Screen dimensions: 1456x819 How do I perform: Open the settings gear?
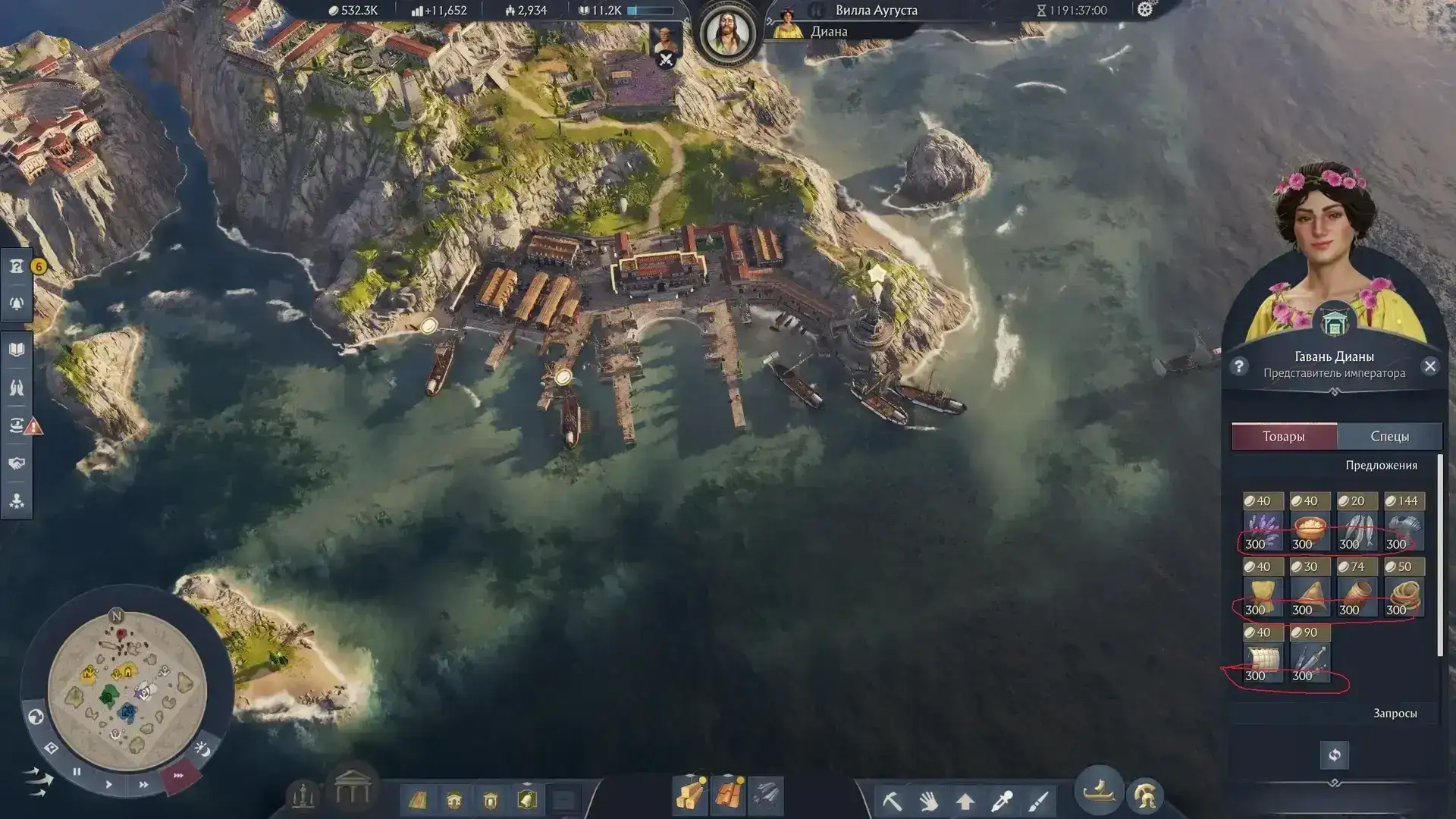tap(1144, 10)
